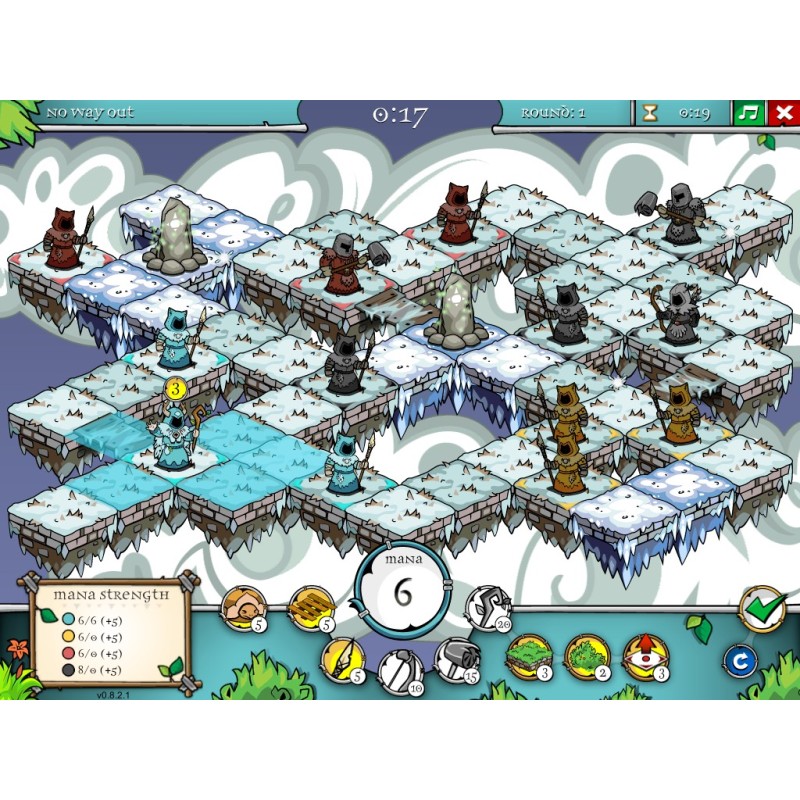Use the tan hooded figure ability icon

pyautogui.click(x=241, y=607)
